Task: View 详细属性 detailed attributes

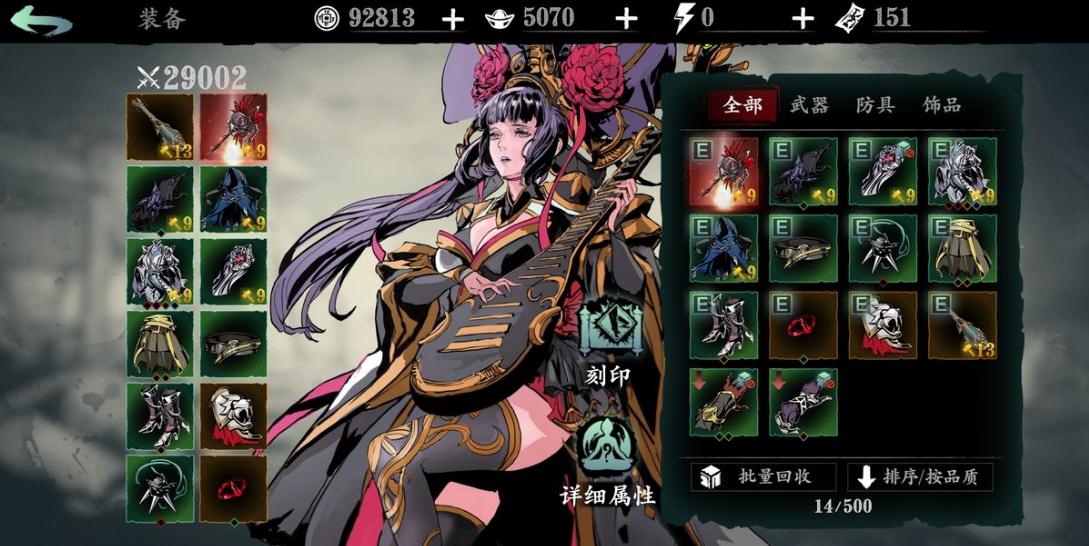Action: [x=608, y=462]
